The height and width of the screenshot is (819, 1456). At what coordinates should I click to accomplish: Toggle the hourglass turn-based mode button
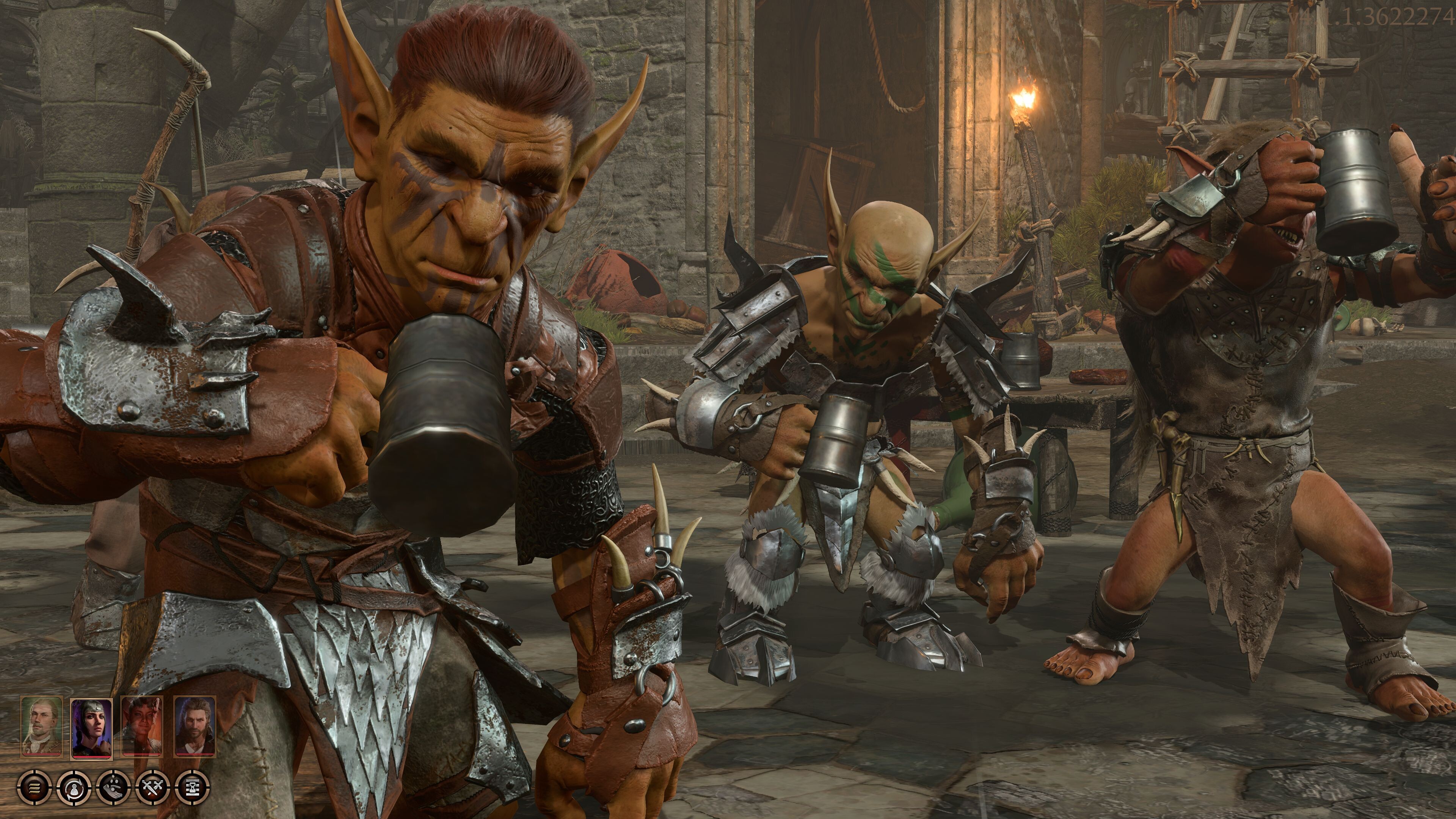pyautogui.click(x=193, y=786)
